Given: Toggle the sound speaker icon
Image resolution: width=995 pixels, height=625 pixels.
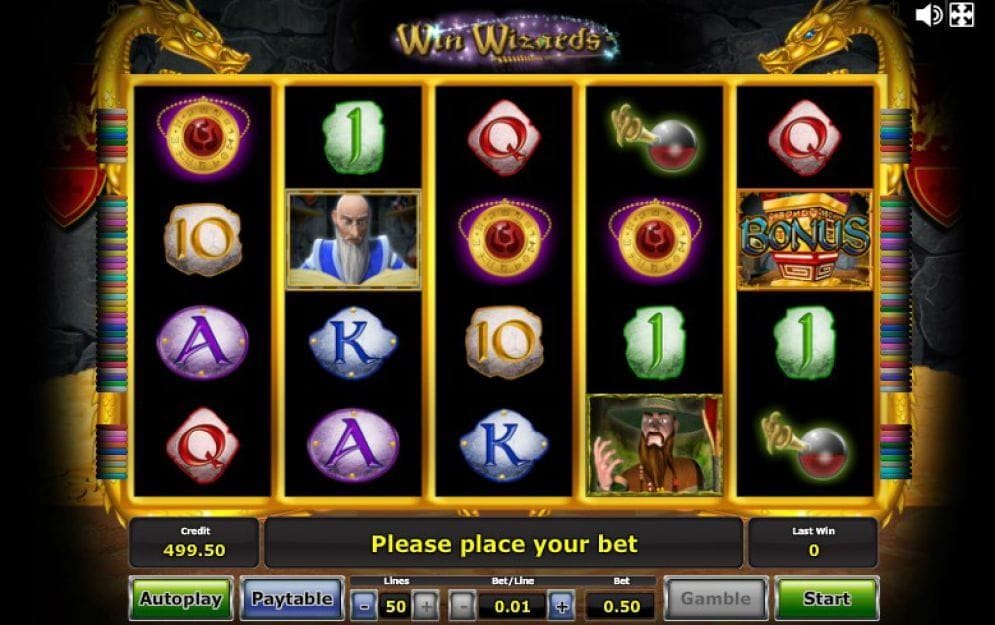Looking at the screenshot, I should [929, 14].
